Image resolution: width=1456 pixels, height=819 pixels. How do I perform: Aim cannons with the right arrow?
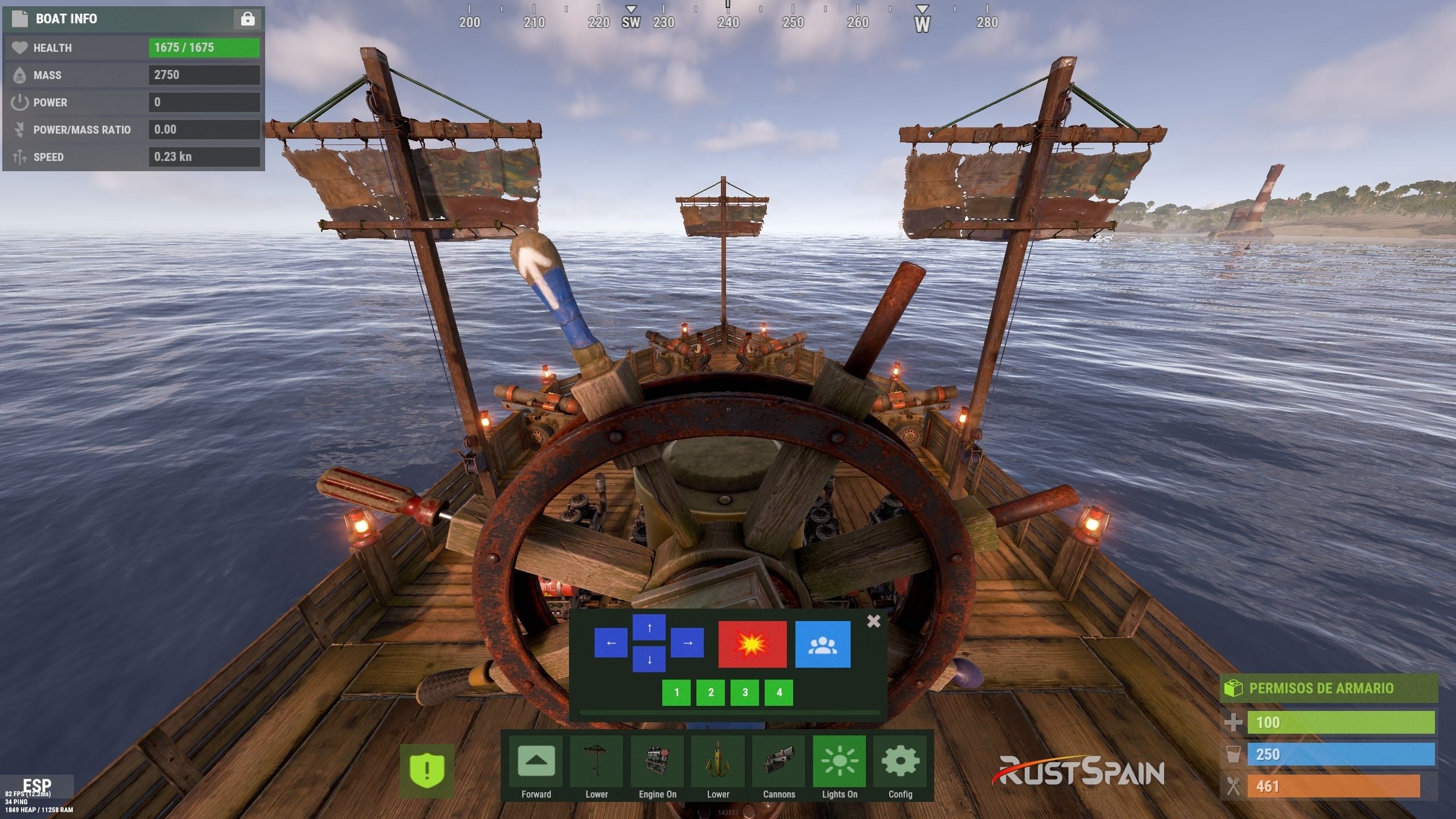(687, 643)
